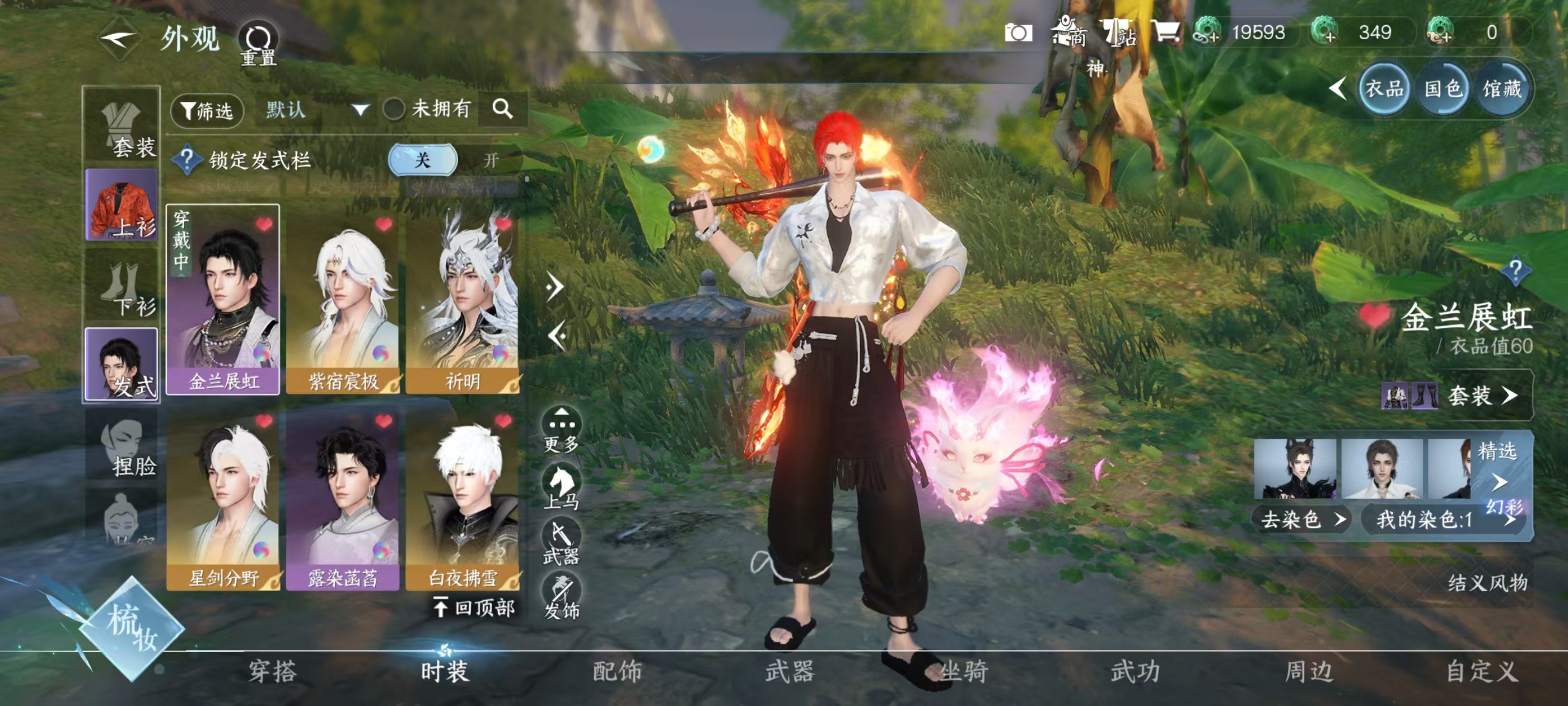Screen dimensions: 1568x706
Task: Go back with the top-left arrow
Action: [119, 40]
